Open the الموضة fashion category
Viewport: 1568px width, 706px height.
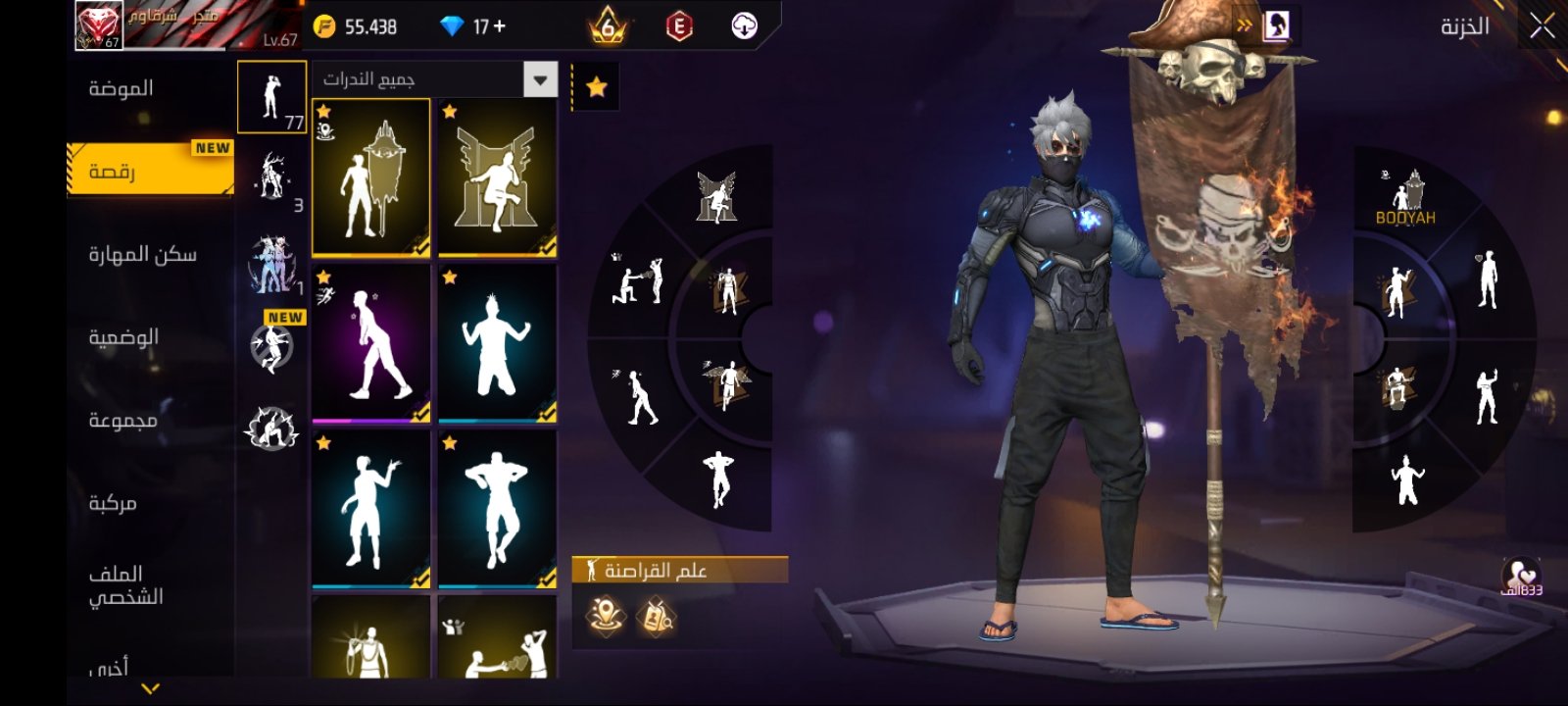[x=122, y=88]
